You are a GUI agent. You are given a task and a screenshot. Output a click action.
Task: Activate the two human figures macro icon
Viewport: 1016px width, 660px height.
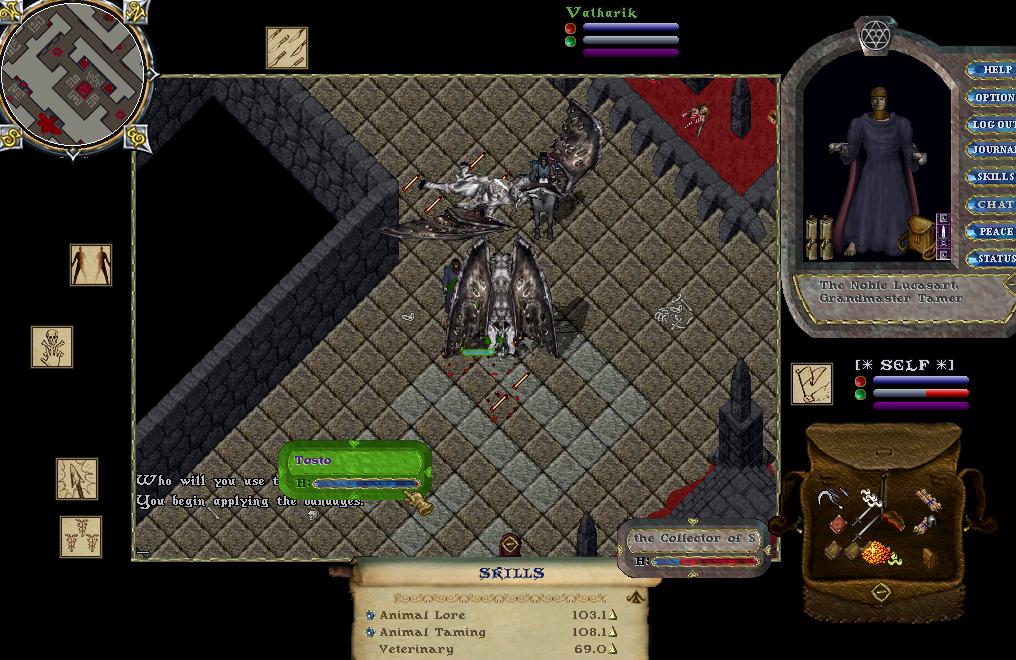click(x=91, y=265)
